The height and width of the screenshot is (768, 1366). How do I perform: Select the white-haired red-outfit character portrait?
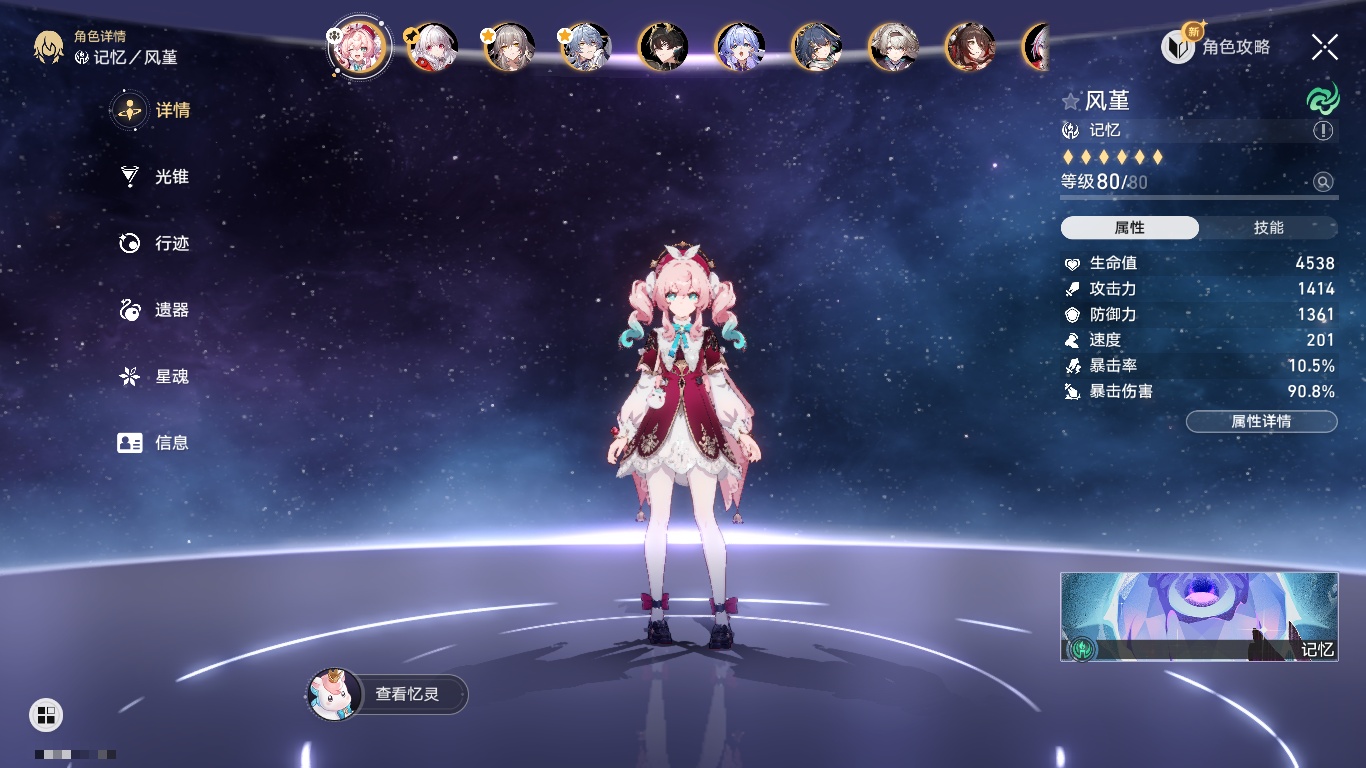433,47
